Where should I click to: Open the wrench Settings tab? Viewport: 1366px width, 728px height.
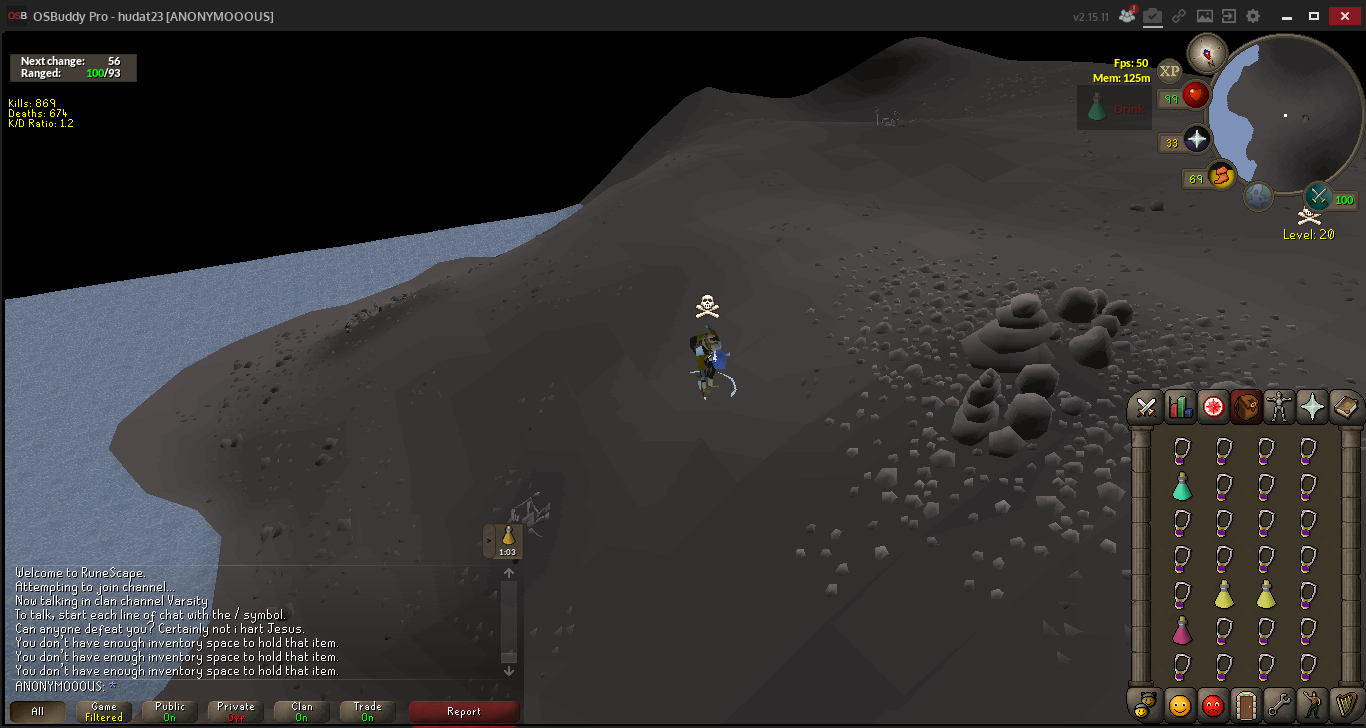coord(1279,704)
